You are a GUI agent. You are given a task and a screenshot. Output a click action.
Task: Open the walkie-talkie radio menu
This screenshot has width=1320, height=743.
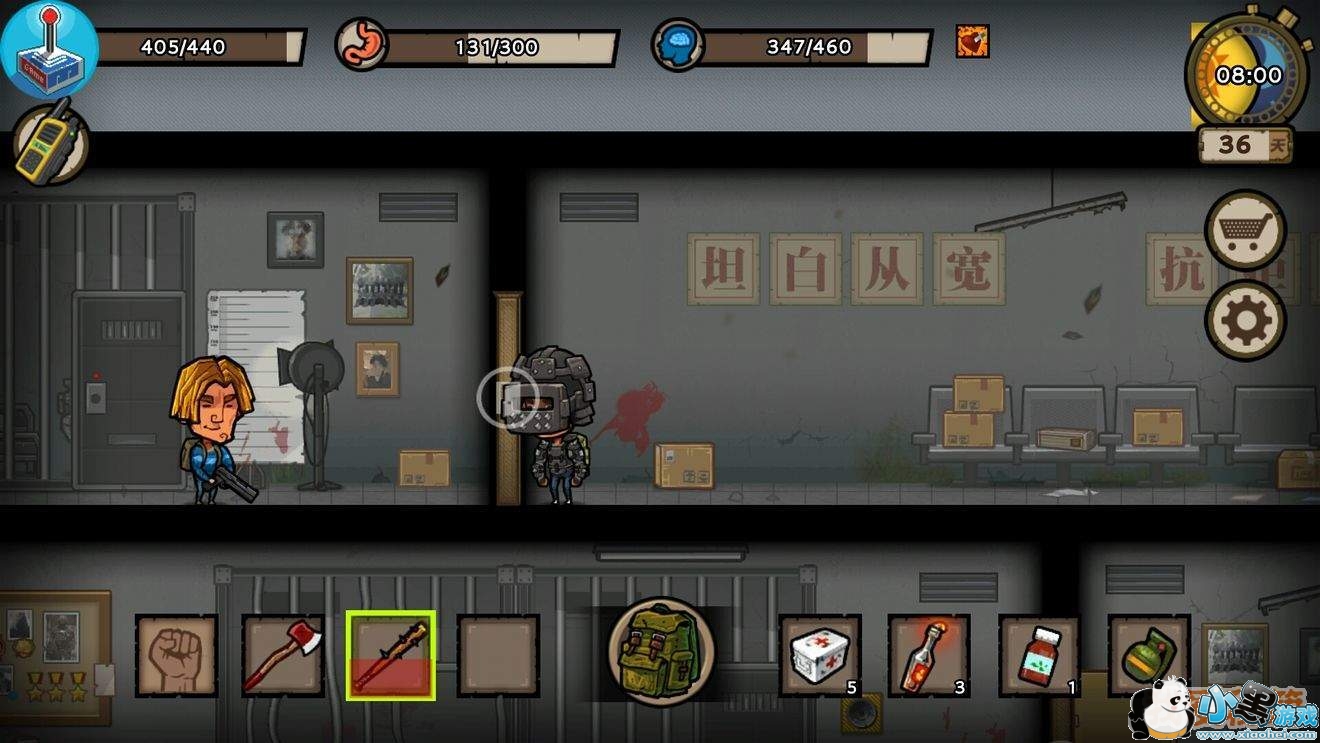pos(48,145)
